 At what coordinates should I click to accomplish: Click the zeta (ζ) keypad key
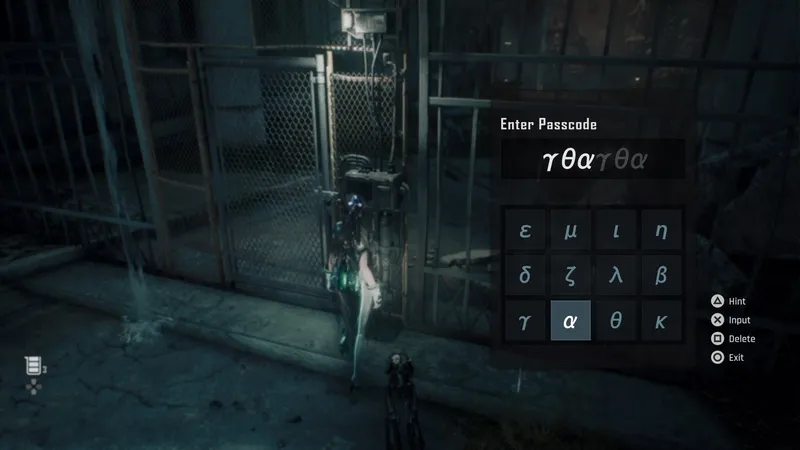pyautogui.click(x=571, y=276)
